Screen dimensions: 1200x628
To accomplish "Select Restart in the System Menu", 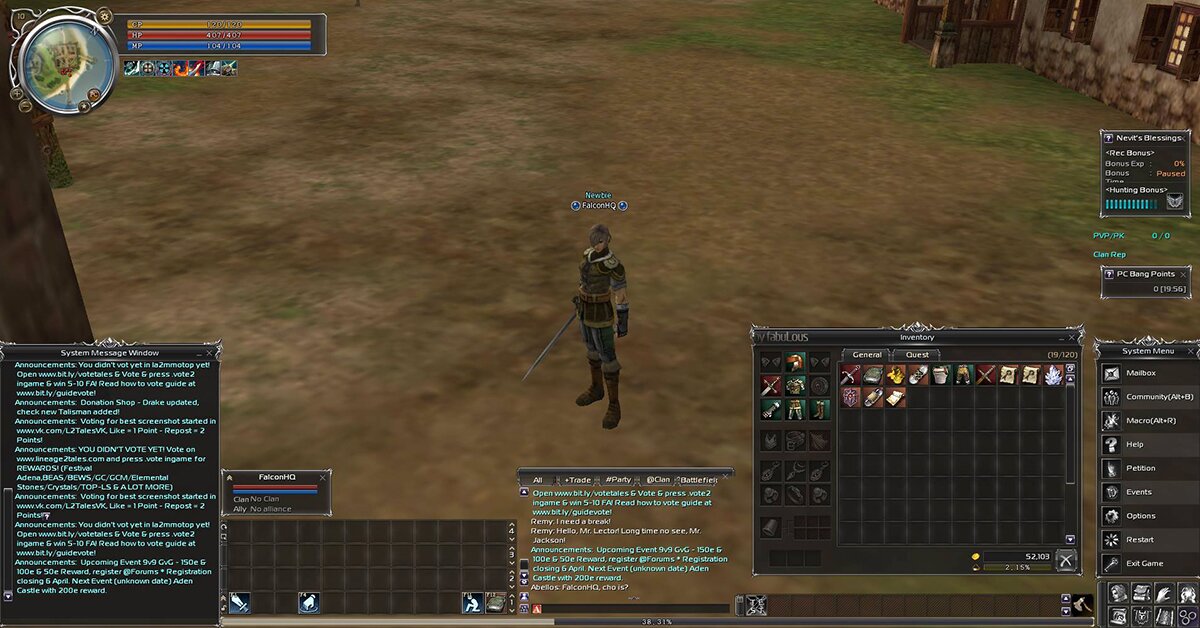I will [x=1139, y=540].
